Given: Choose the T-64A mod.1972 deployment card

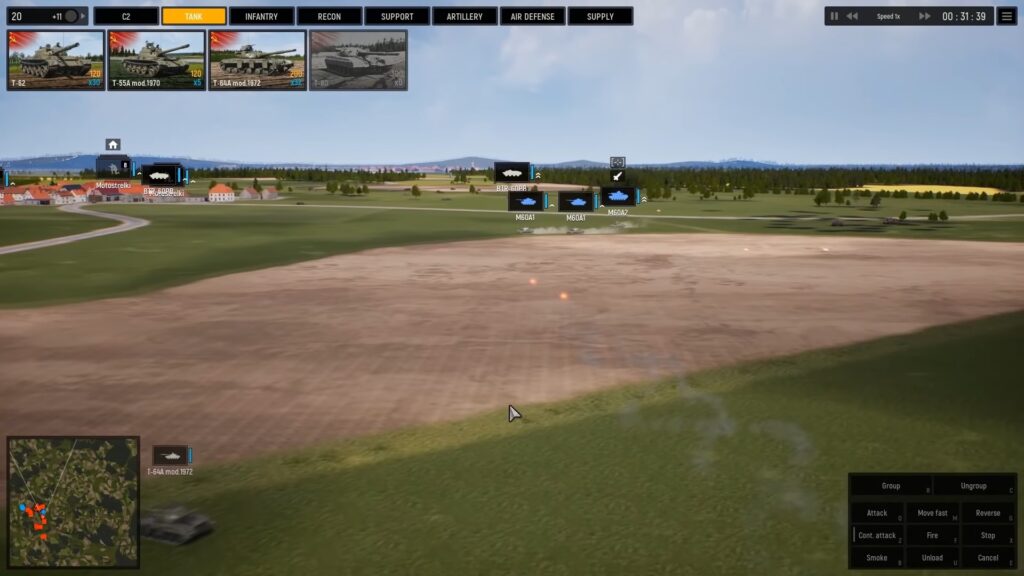Looking at the screenshot, I should [258, 60].
